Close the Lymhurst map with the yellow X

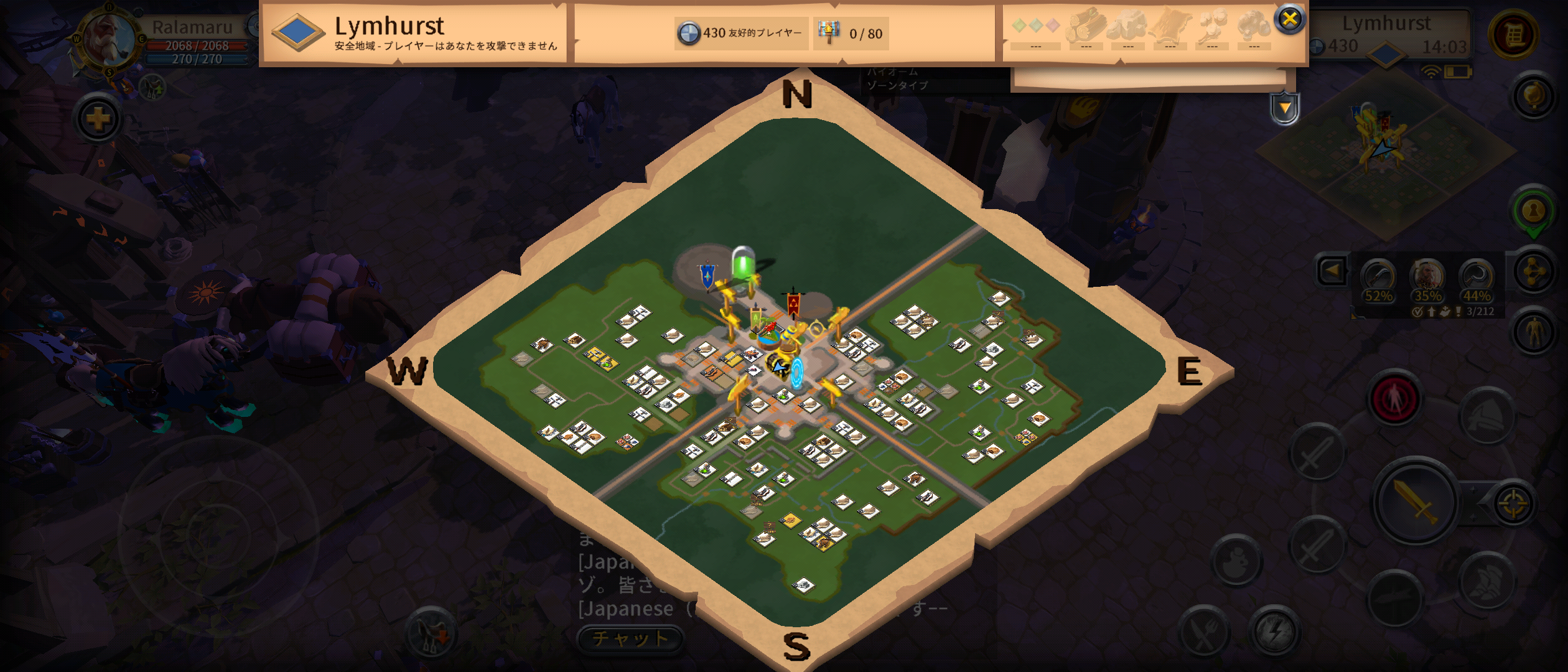coord(1289,19)
